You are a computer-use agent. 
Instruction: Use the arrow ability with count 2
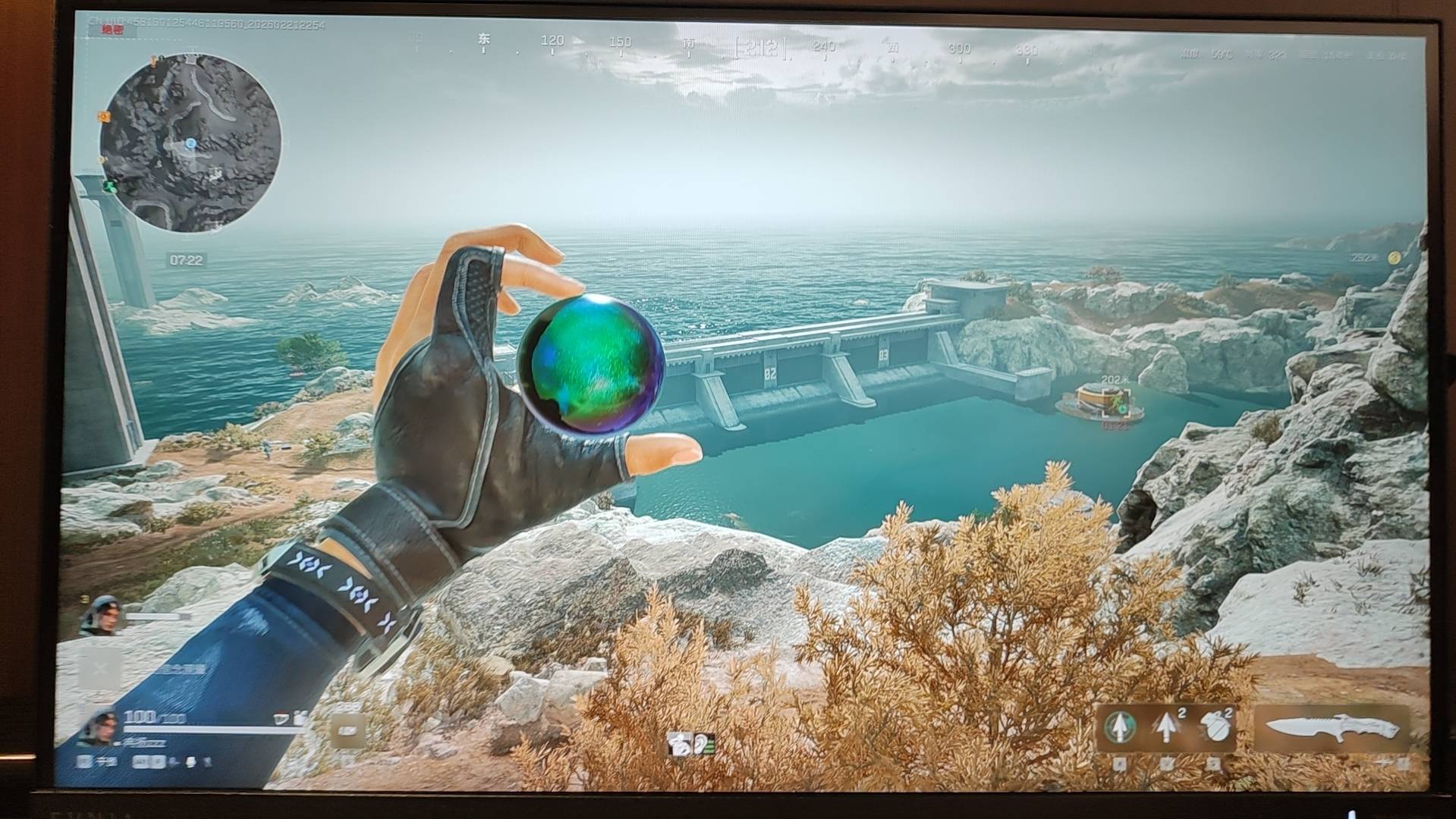click(x=1166, y=728)
